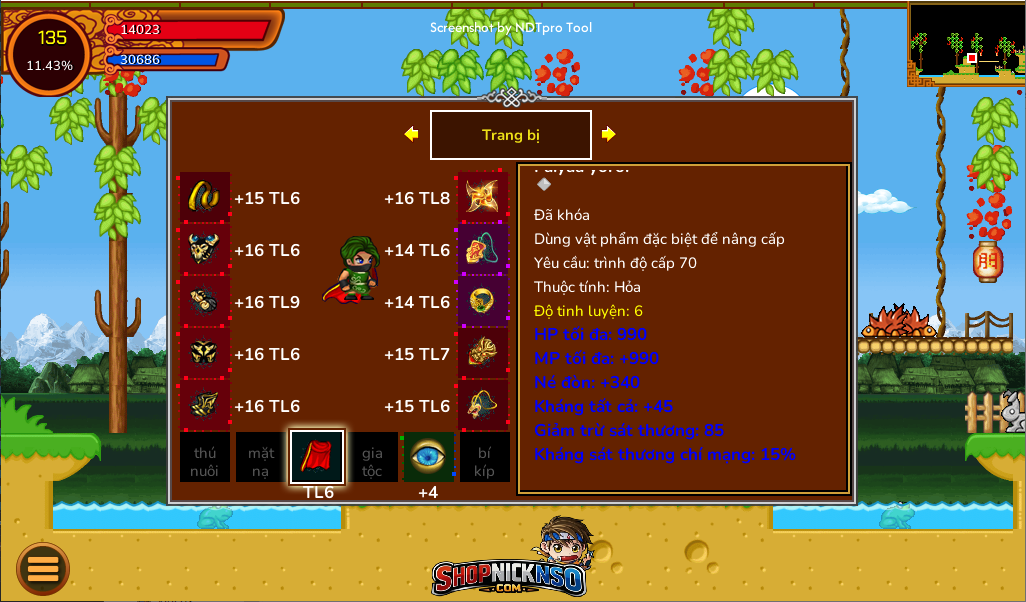The width and height of the screenshot is (1026, 602).
Task: Select the Trang bị tab header
Action: coord(510,135)
